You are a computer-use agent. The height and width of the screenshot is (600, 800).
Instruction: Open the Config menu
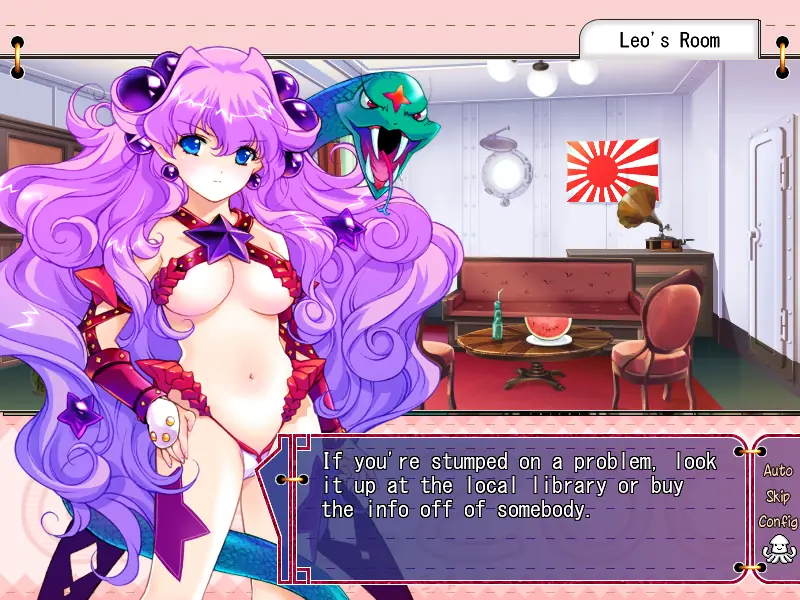[x=777, y=521]
